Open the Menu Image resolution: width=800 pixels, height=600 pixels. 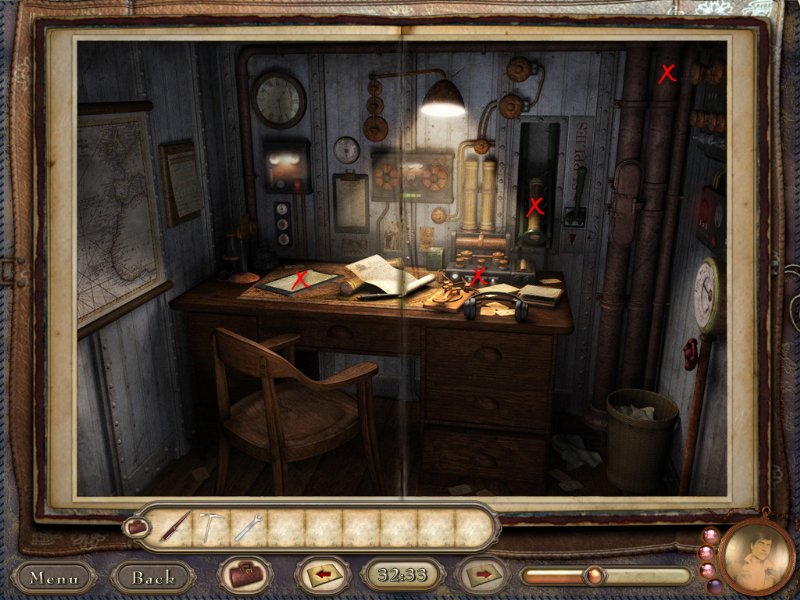(54, 577)
